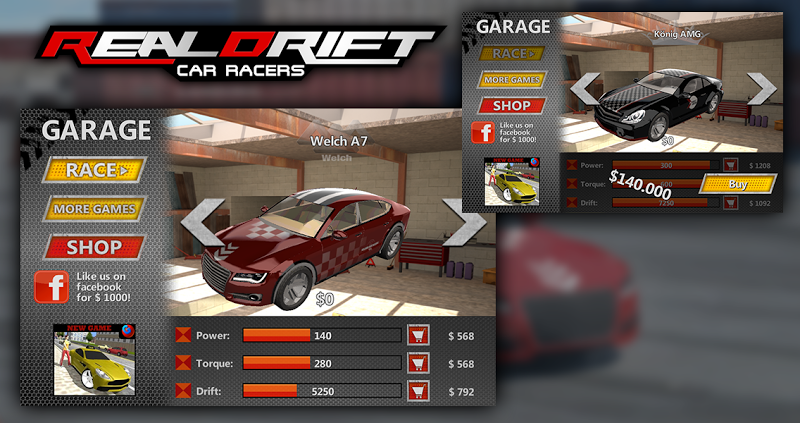Click the Facebook icon on the Konig AMG screen

click(482, 132)
